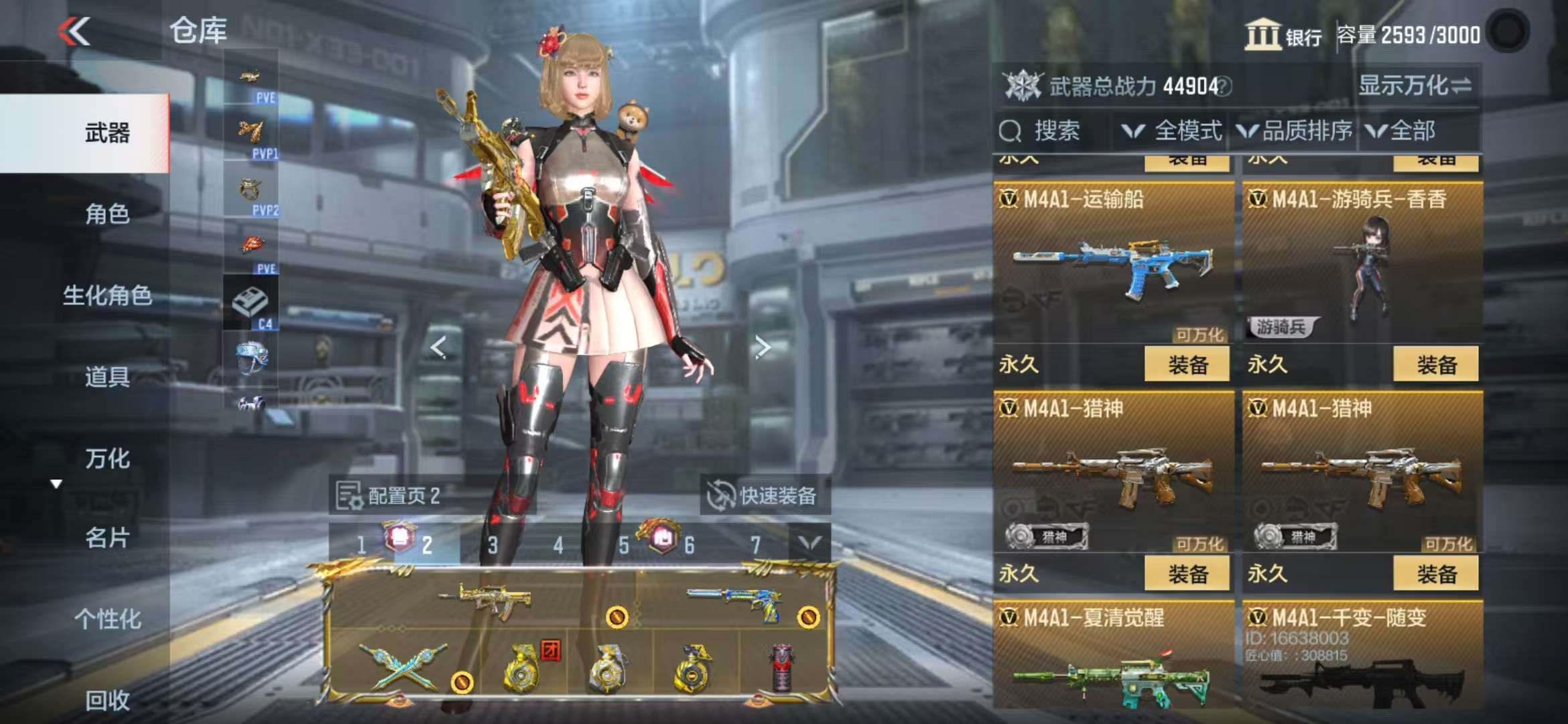Select the 道具 category
The height and width of the screenshot is (724, 1568).
pos(107,377)
